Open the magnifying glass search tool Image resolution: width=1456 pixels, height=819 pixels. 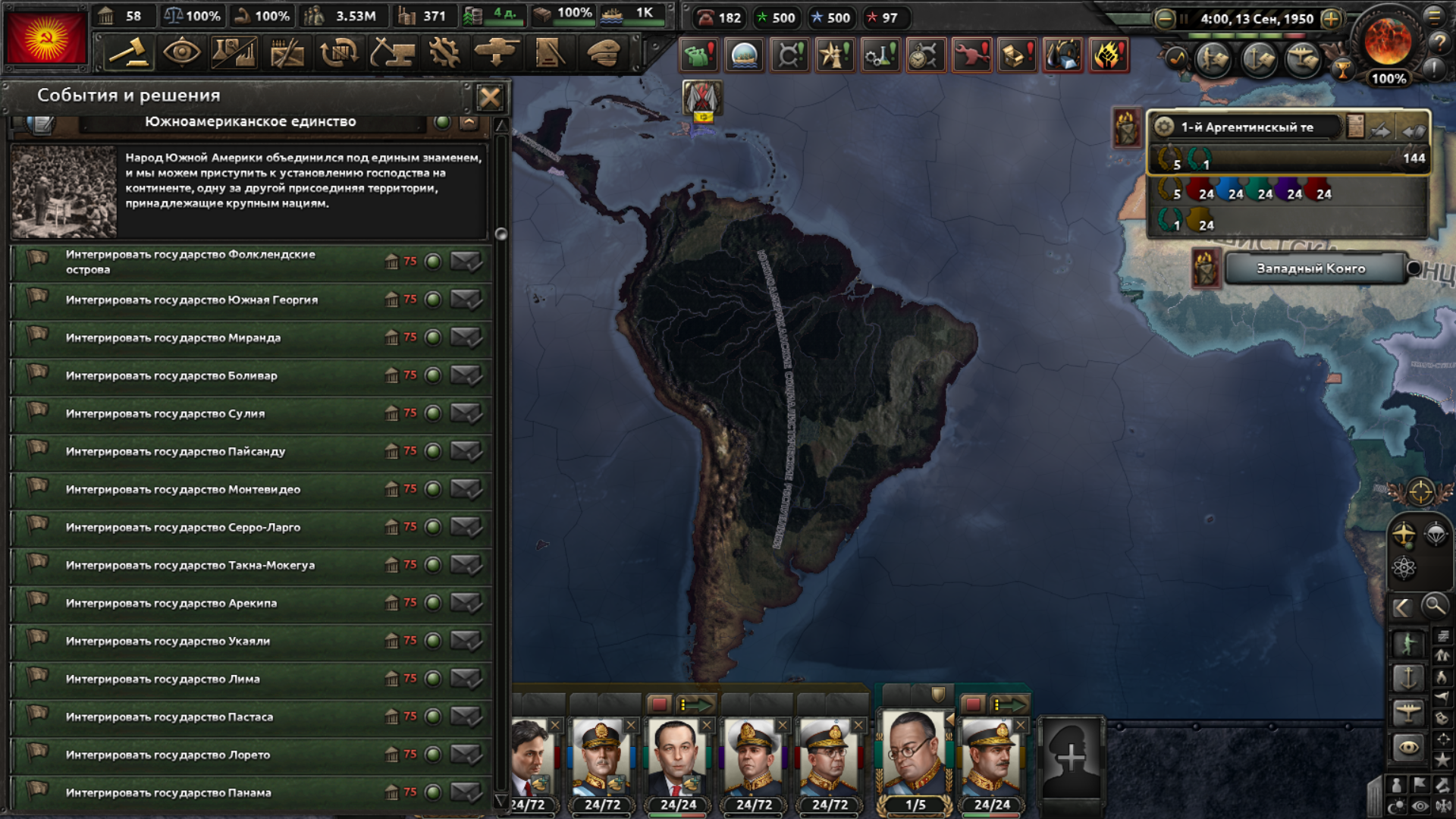tap(1434, 606)
